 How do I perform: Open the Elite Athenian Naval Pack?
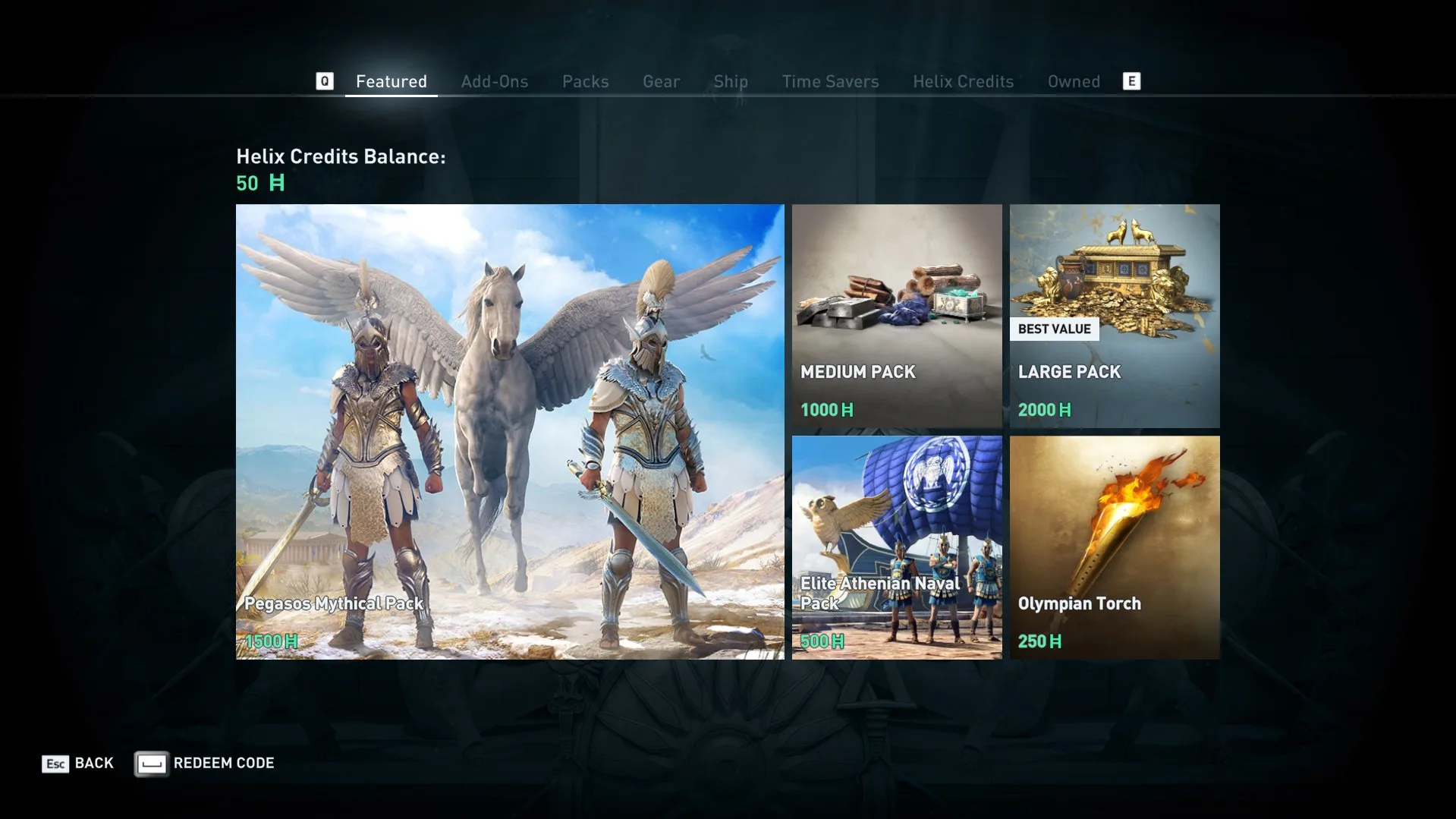pyautogui.click(x=897, y=547)
